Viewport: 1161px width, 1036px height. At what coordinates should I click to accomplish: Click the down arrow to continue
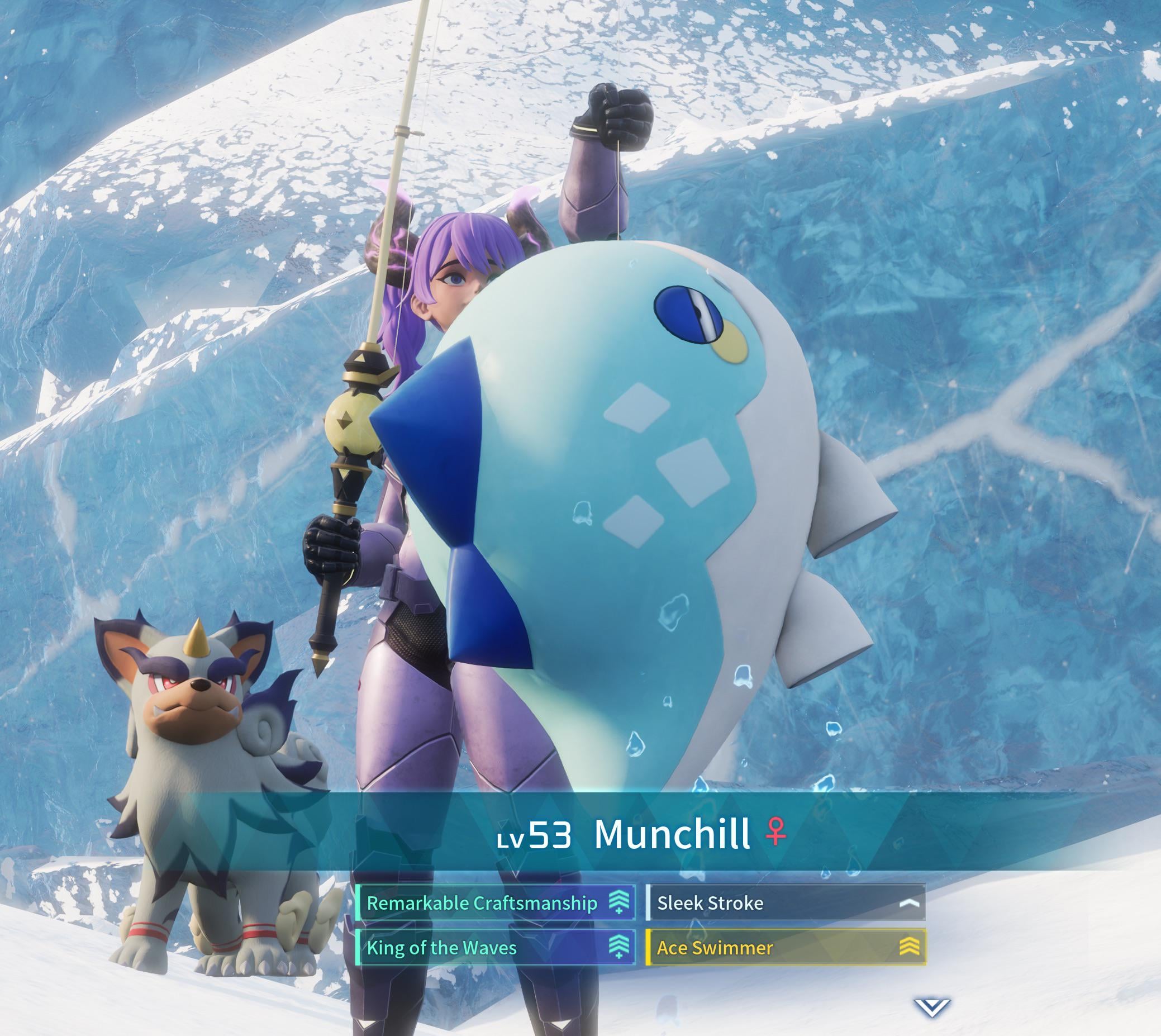coord(931,1006)
